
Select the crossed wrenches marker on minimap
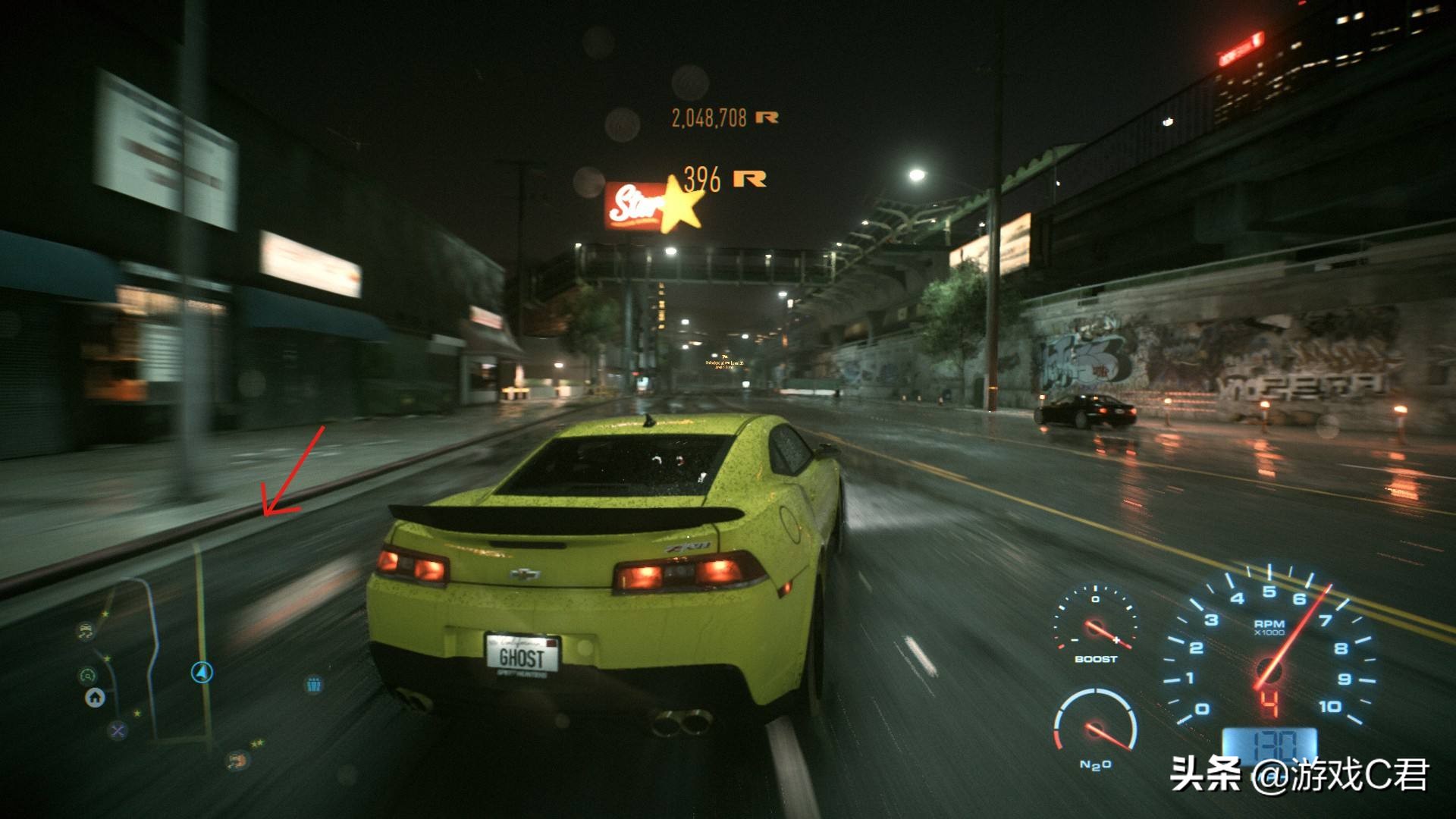coord(117,730)
